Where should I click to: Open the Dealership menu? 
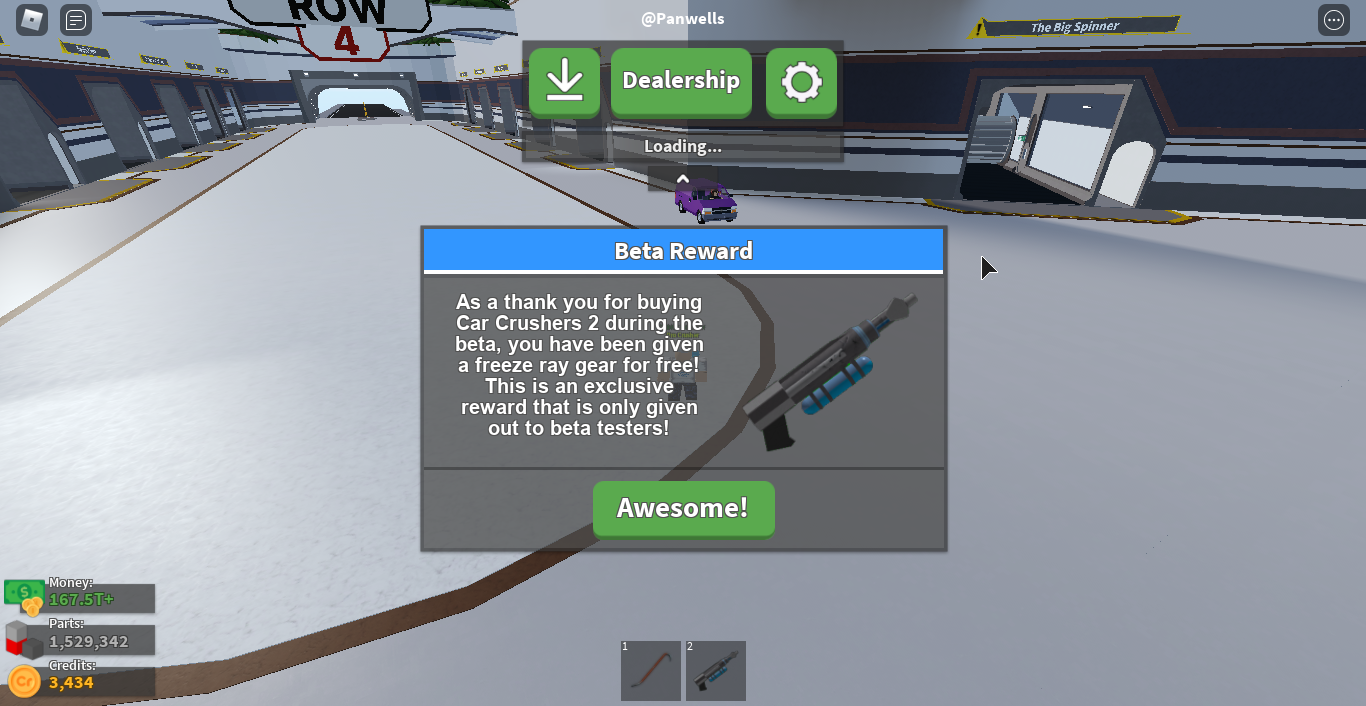(681, 81)
